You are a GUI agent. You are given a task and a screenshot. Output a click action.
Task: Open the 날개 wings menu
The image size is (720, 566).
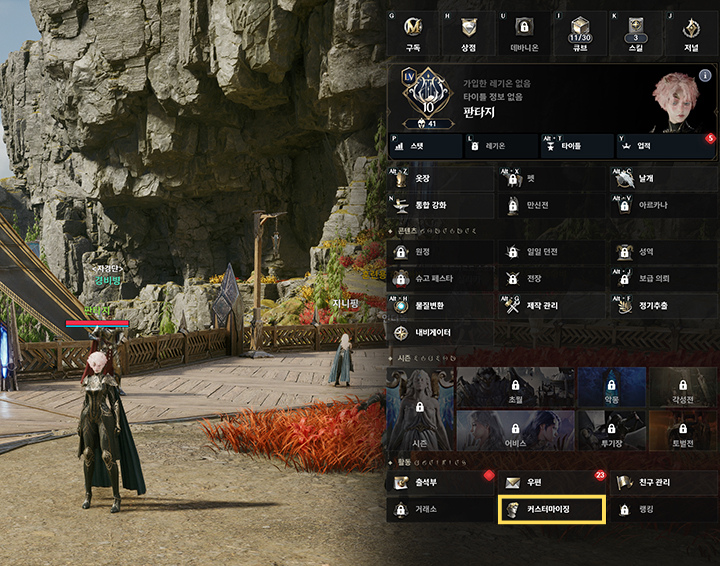pos(662,179)
